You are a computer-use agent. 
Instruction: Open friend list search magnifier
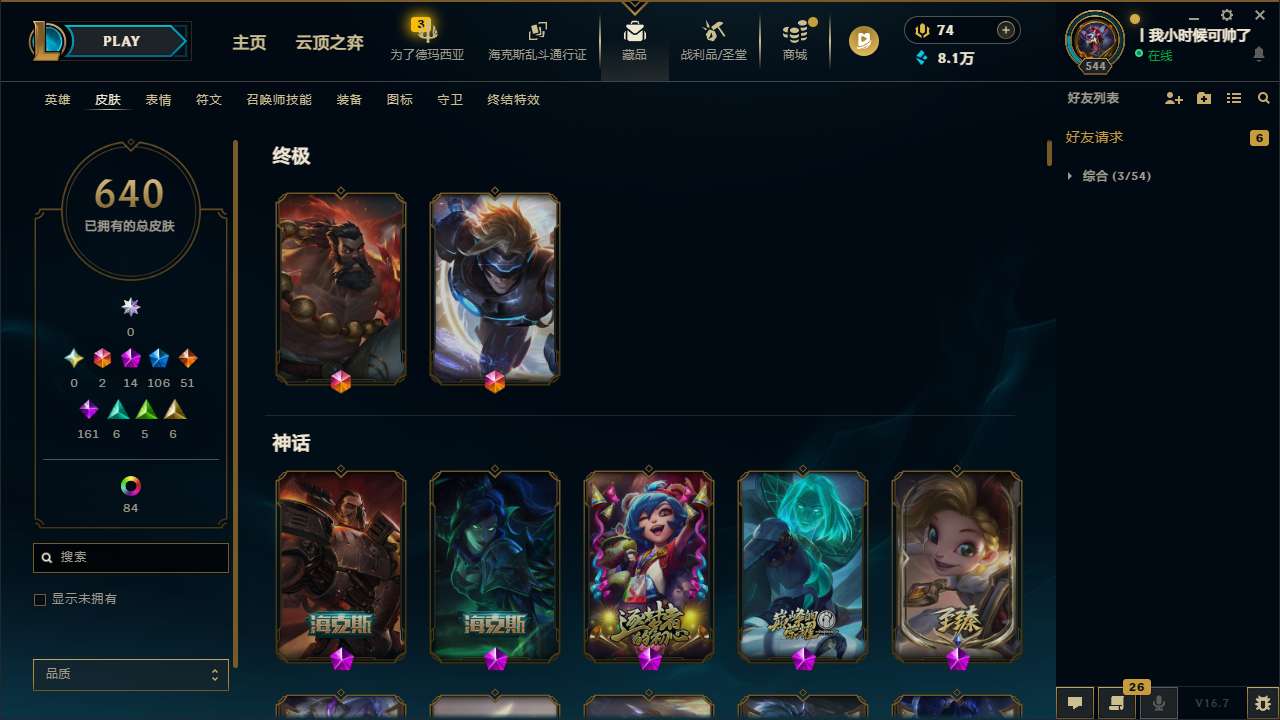click(1263, 98)
